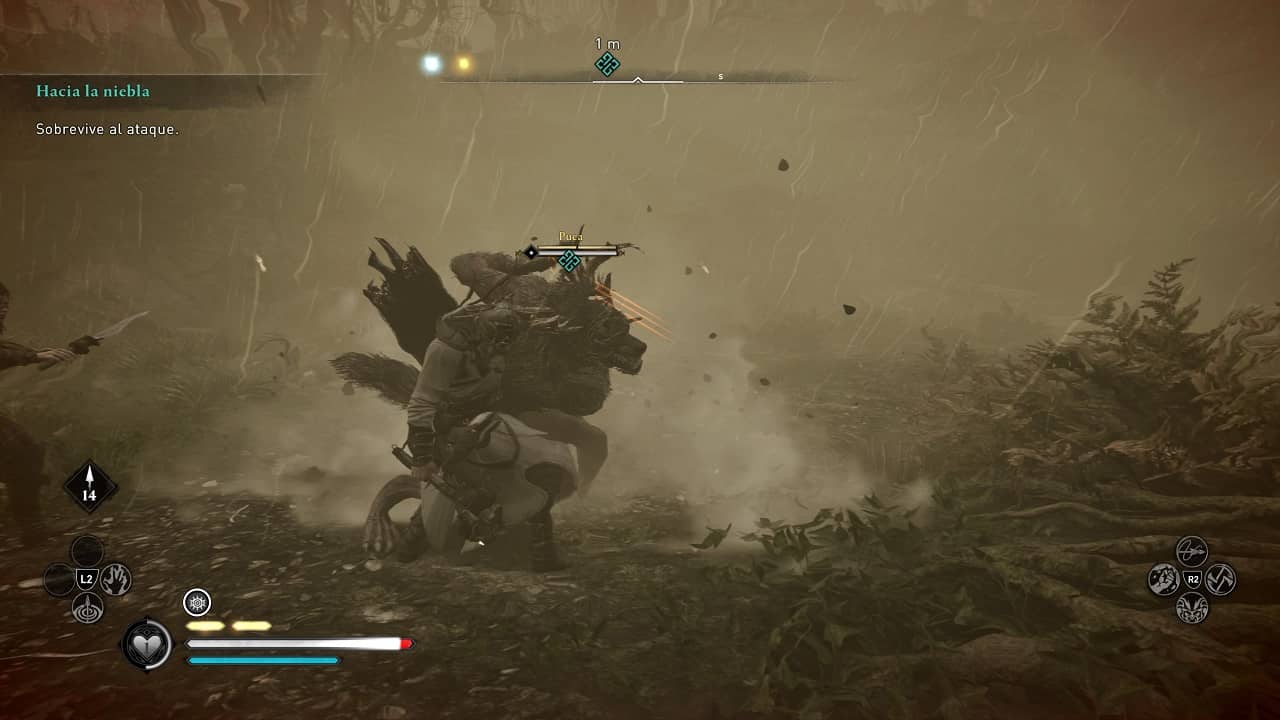Click the teal quest marker on the compass
The image size is (1280, 720).
tap(607, 65)
